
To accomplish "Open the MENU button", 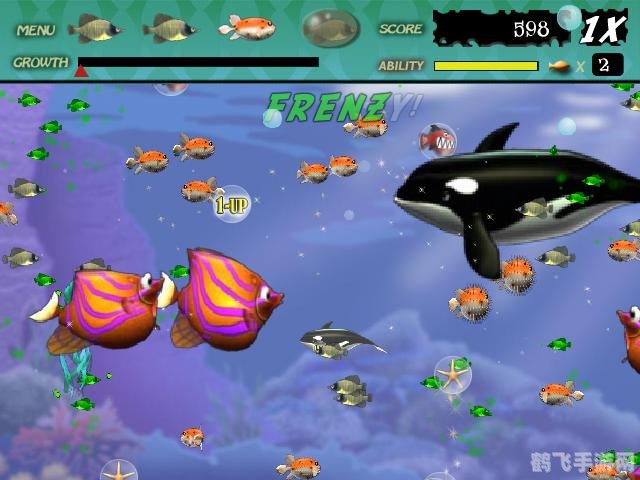I will (36, 29).
